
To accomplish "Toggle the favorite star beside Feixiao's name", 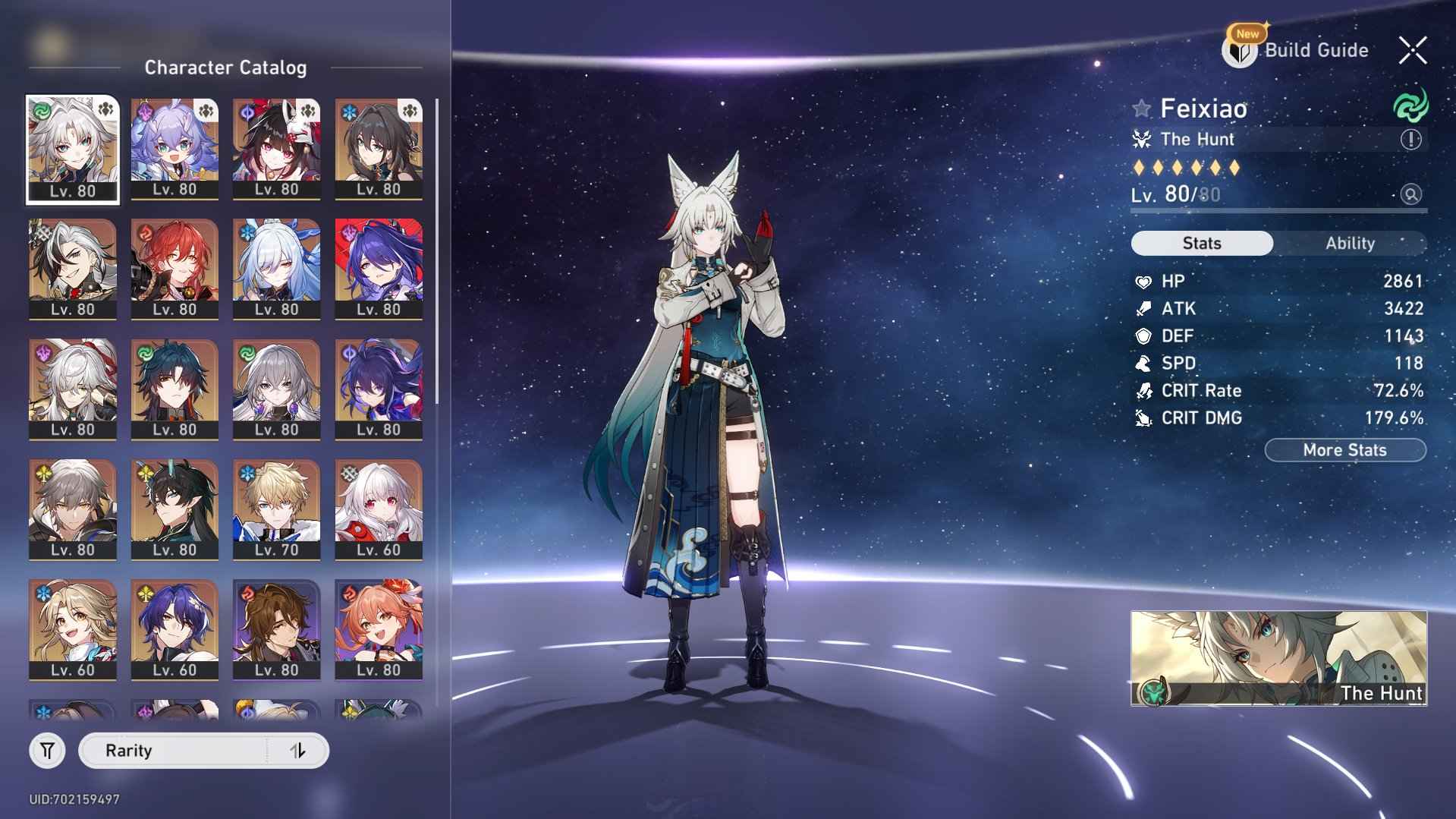I will pyautogui.click(x=1141, y=109).
